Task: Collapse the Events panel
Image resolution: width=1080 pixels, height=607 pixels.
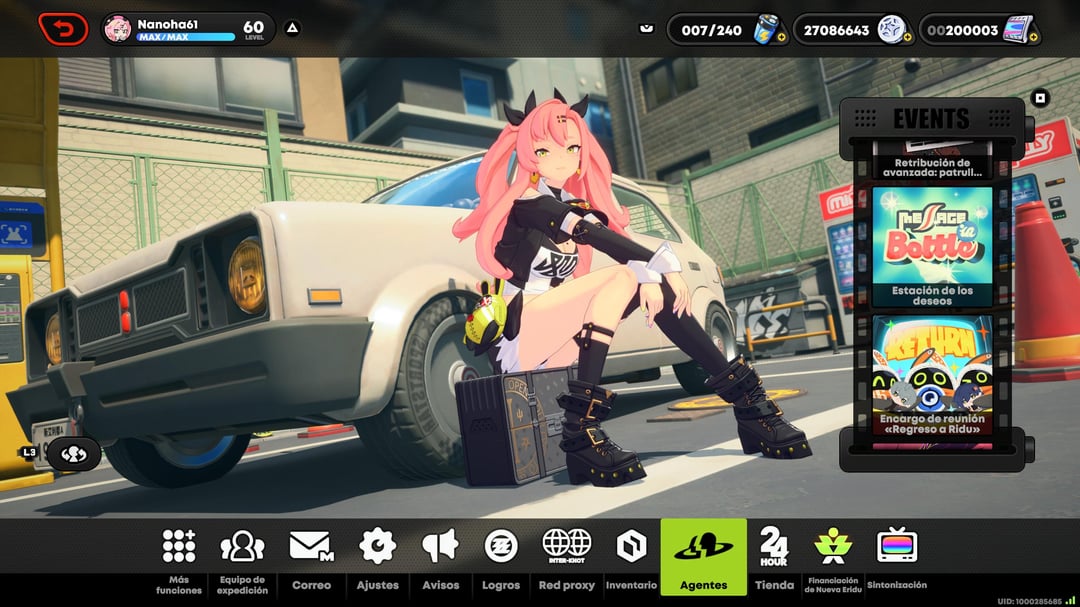Action: (1040, 98)
